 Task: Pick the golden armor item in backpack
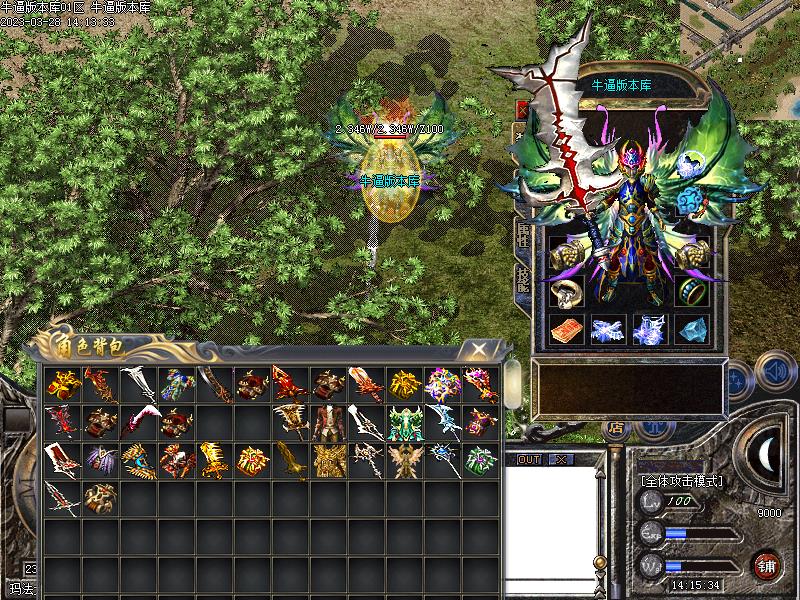pyautogui.click(x=327, y=459)
